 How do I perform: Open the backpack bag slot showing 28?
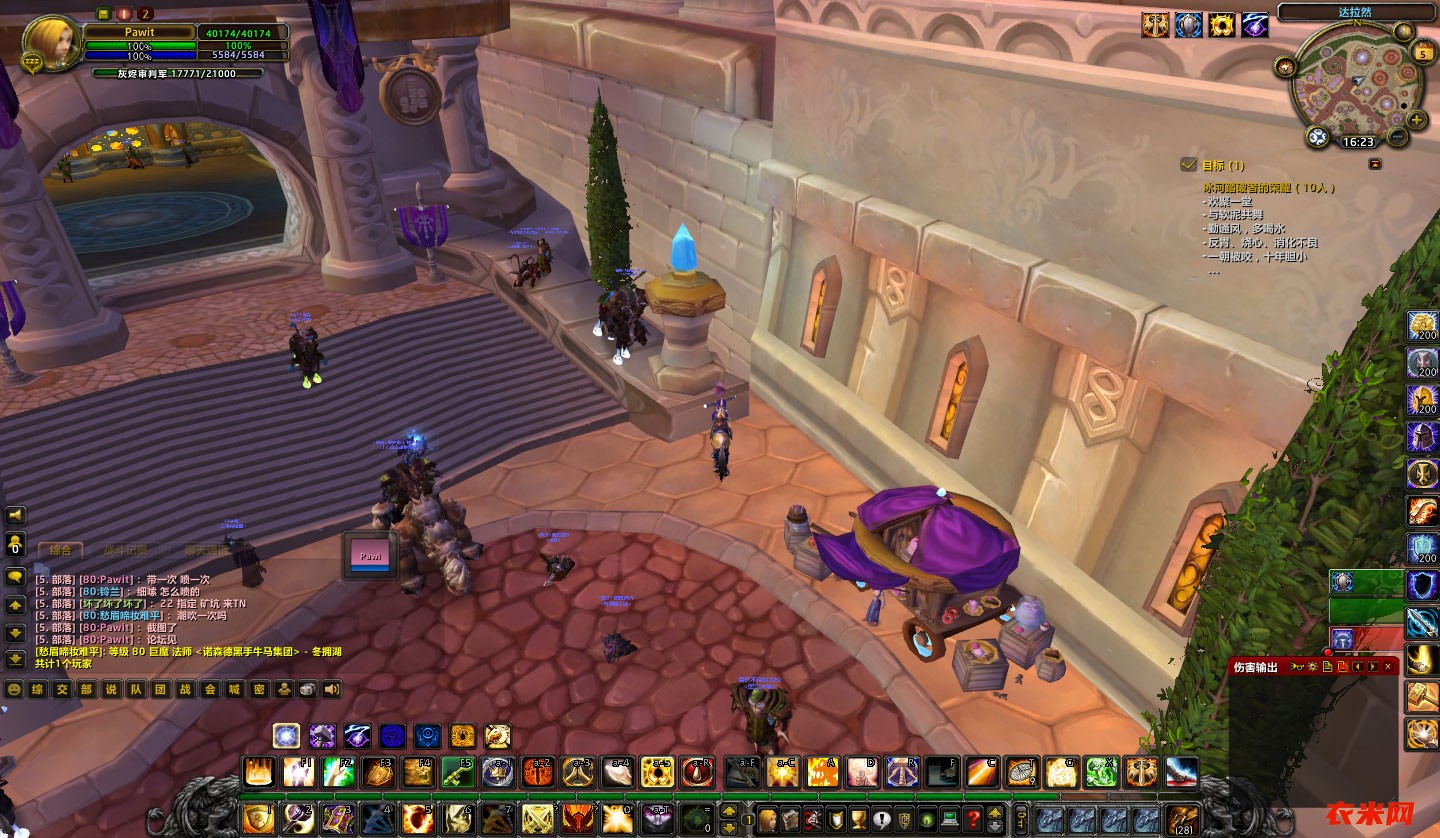[x=1183, y=819]
